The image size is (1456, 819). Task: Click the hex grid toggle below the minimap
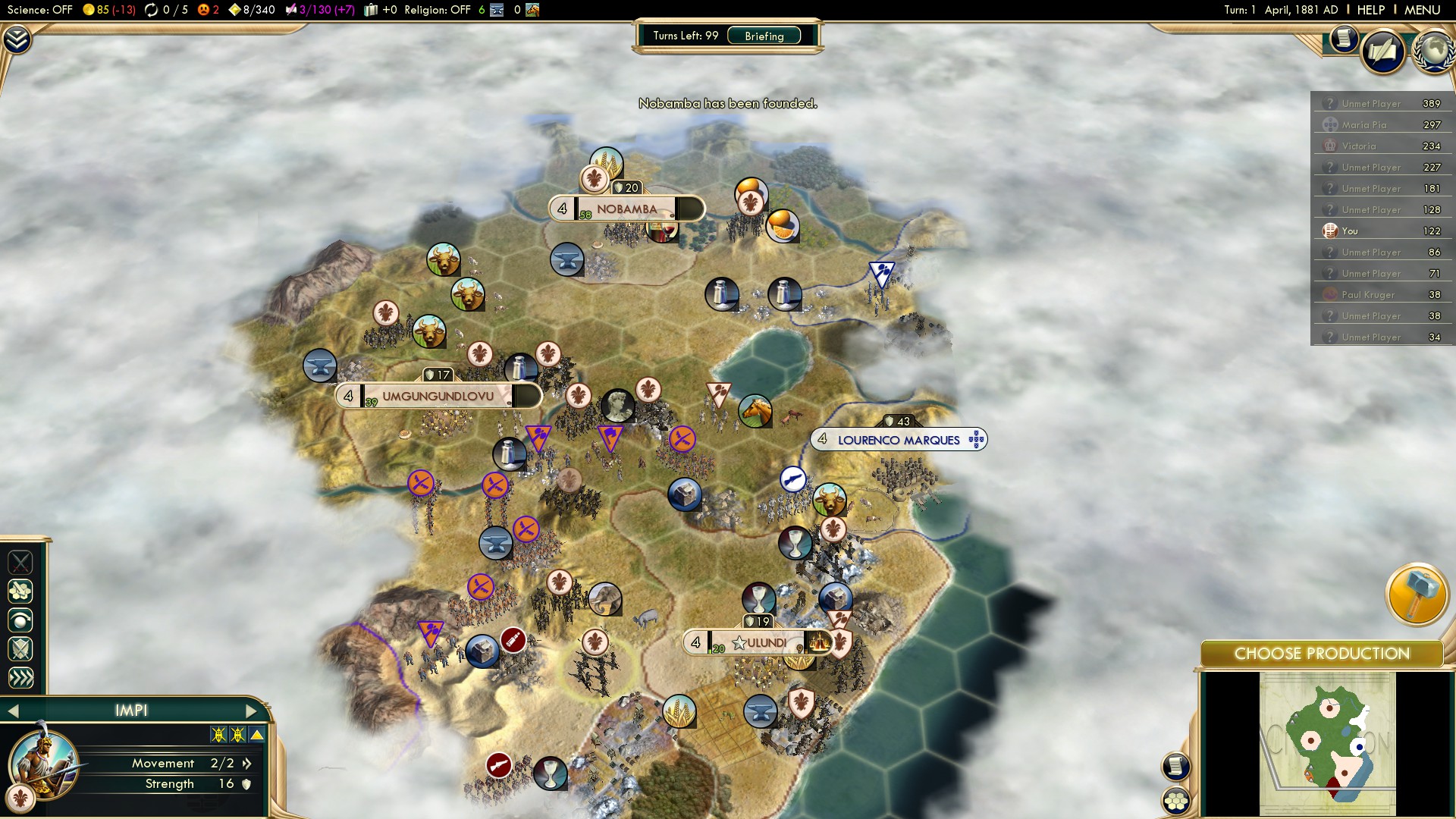tap(1176, 801)
